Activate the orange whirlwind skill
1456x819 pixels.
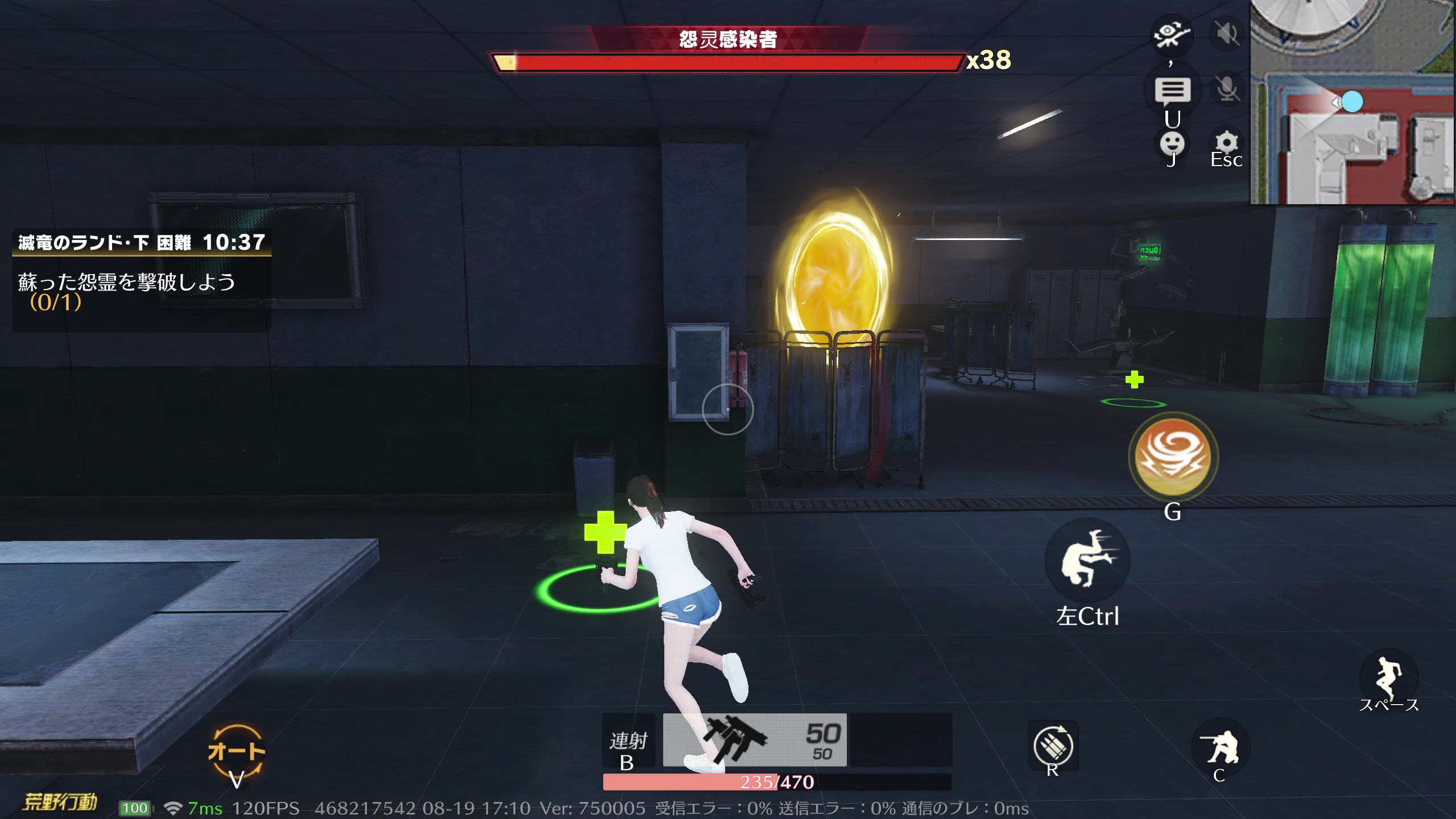tap(1173, 457)
